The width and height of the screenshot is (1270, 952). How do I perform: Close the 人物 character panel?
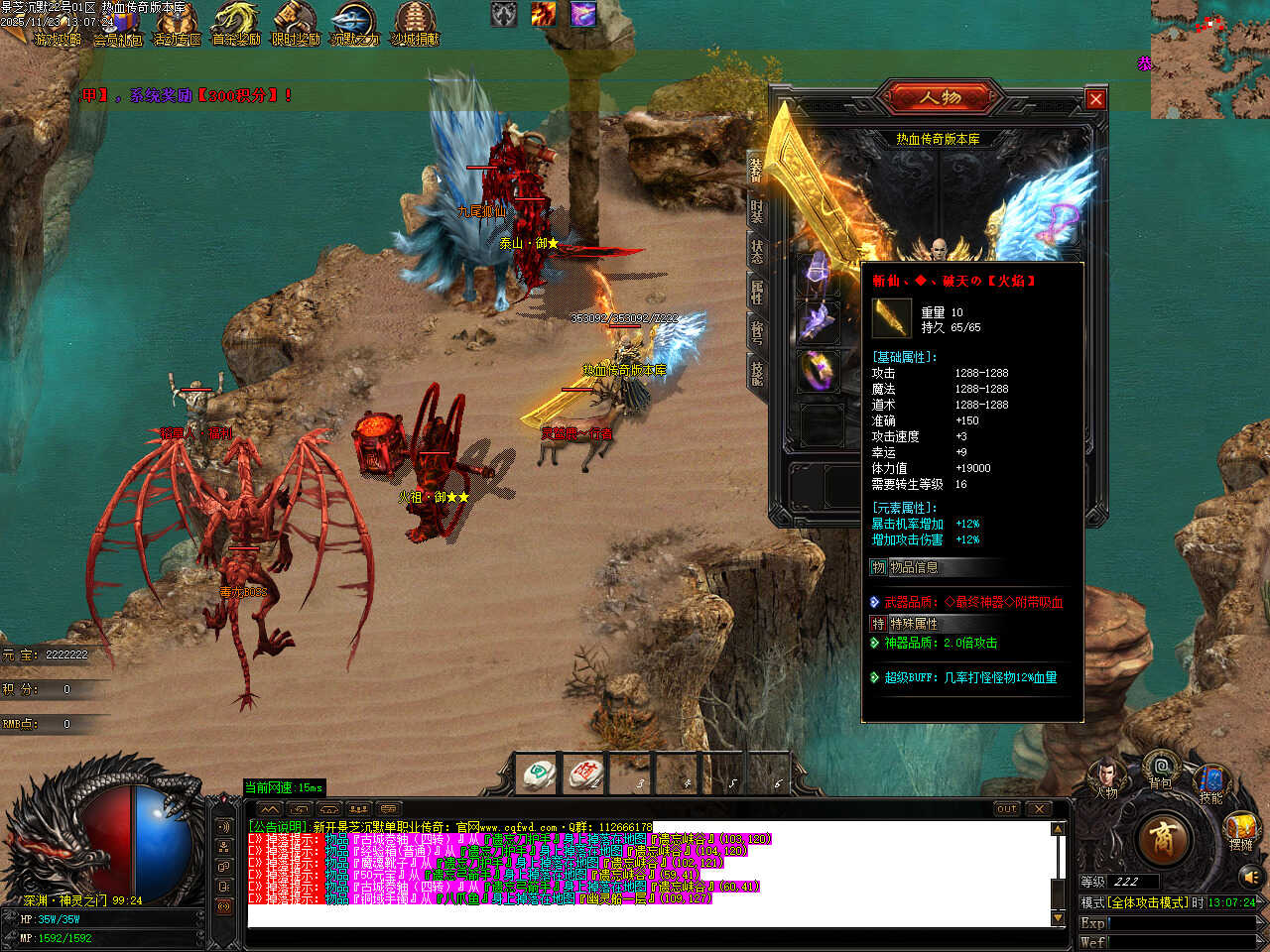[1095, 99]
